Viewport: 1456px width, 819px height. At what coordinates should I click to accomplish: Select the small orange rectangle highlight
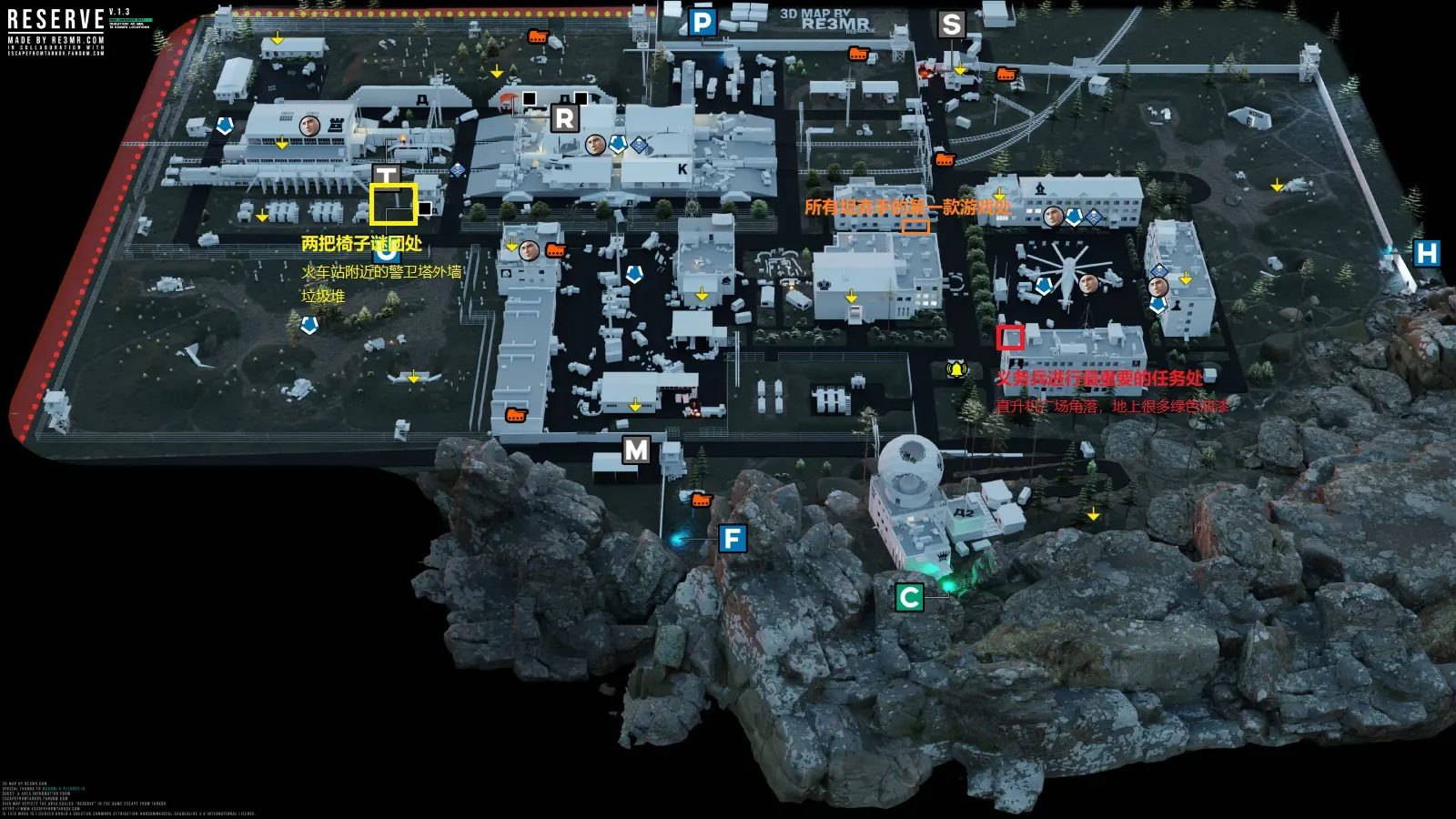coord(915,227)
